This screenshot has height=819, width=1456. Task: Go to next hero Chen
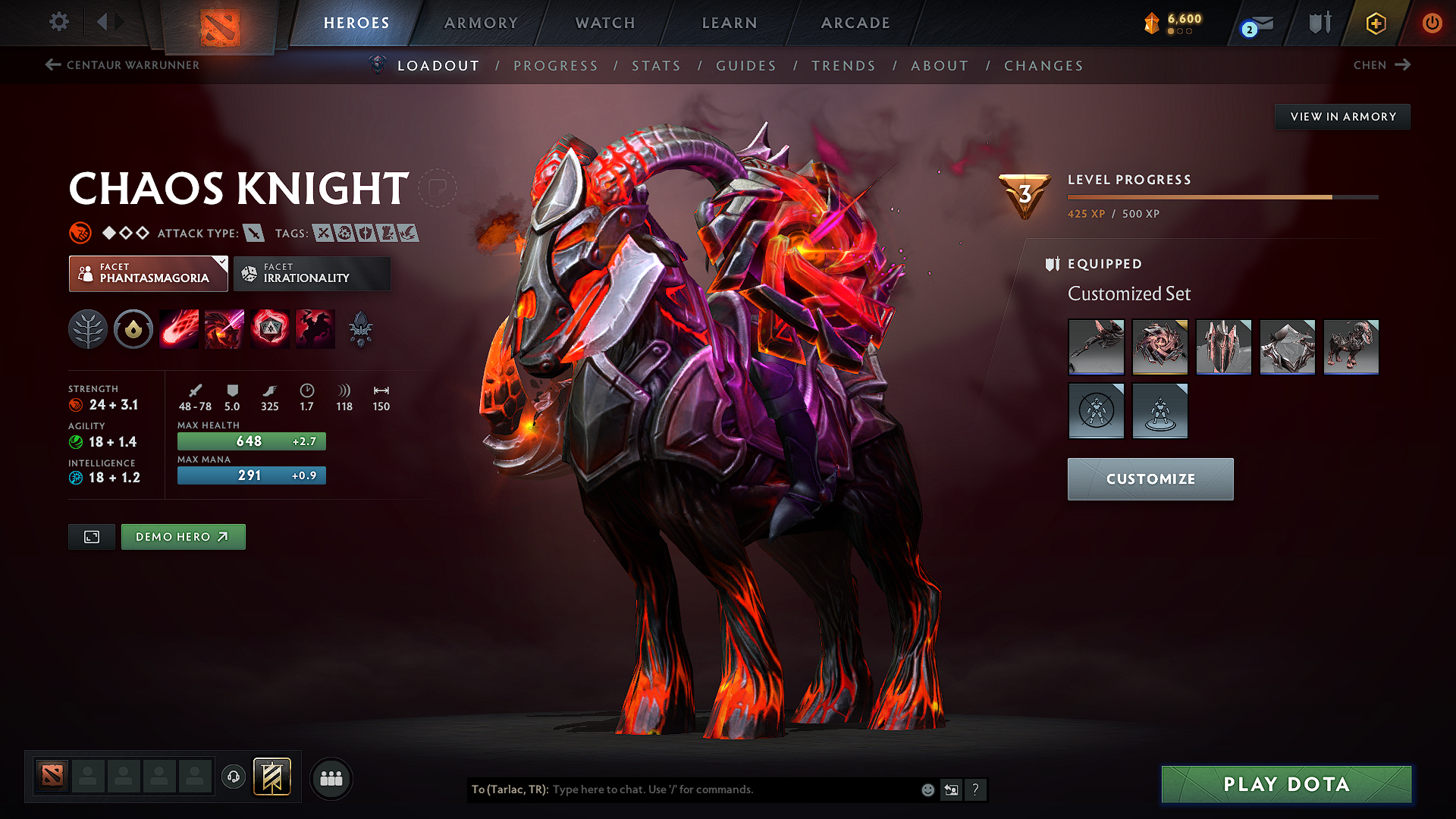pyautogui.click(x=1382, y=65)
